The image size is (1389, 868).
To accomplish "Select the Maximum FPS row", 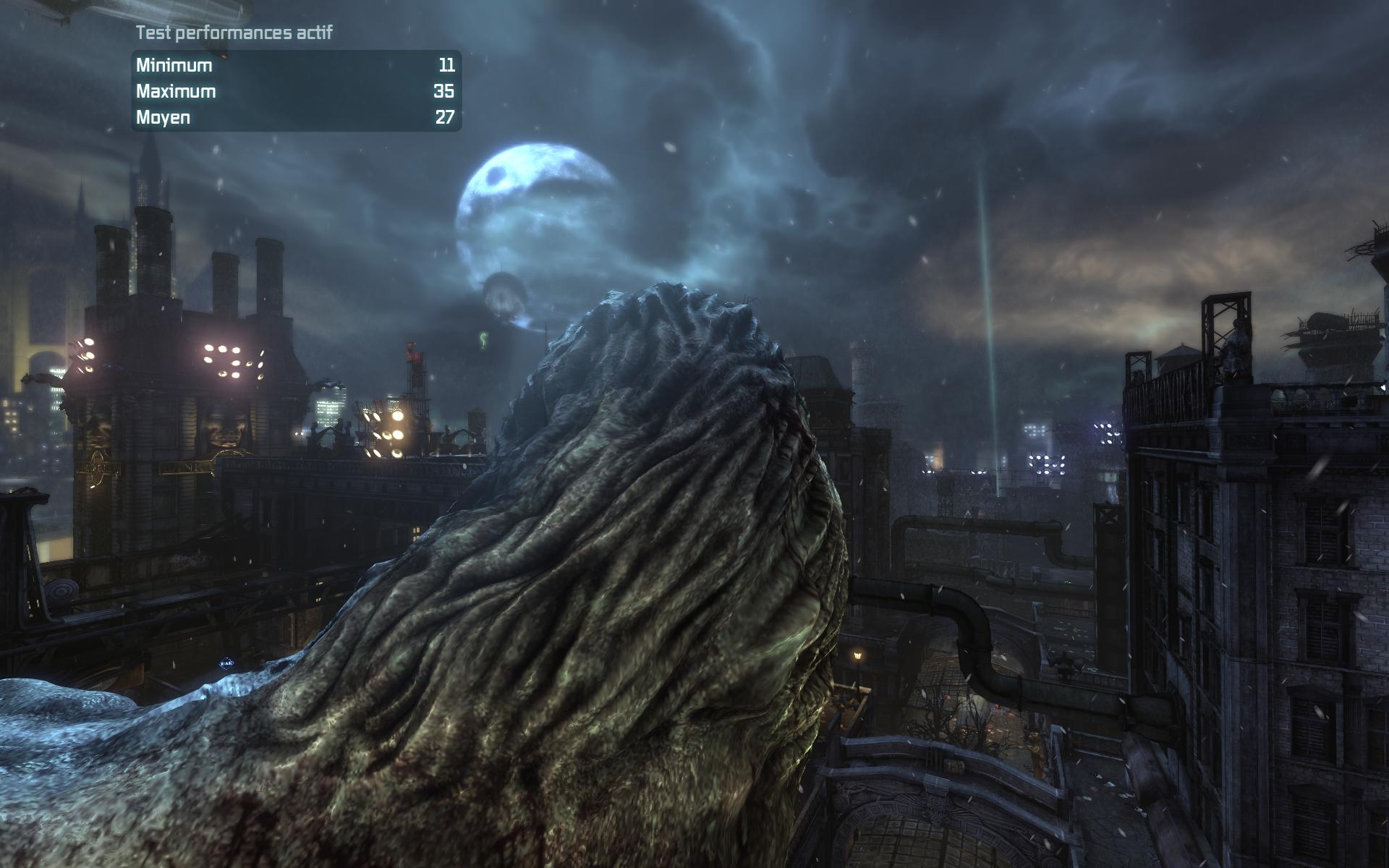I will click(289, 90).
